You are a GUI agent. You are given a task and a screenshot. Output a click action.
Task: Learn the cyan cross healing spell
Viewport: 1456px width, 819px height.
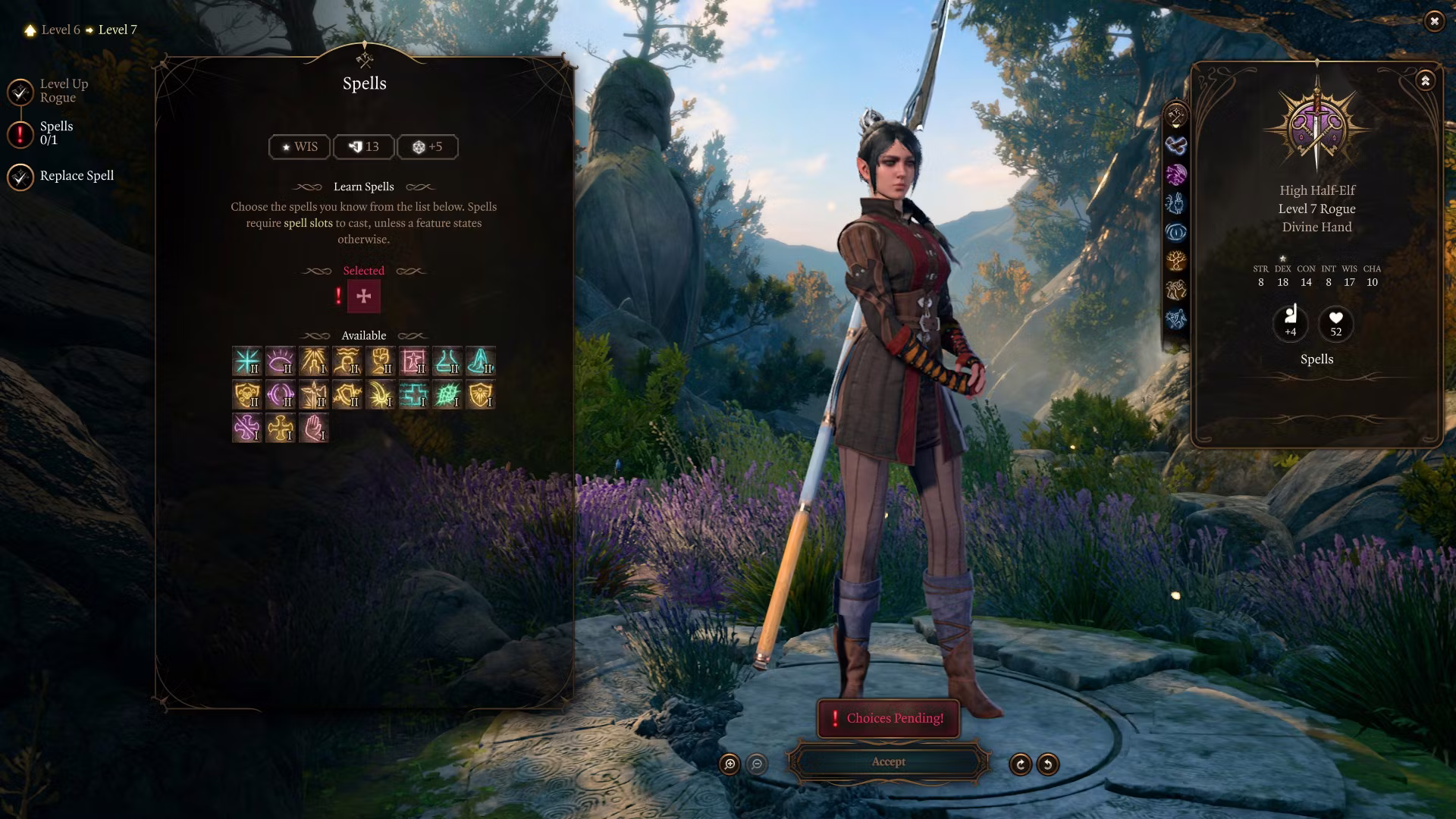413,395
